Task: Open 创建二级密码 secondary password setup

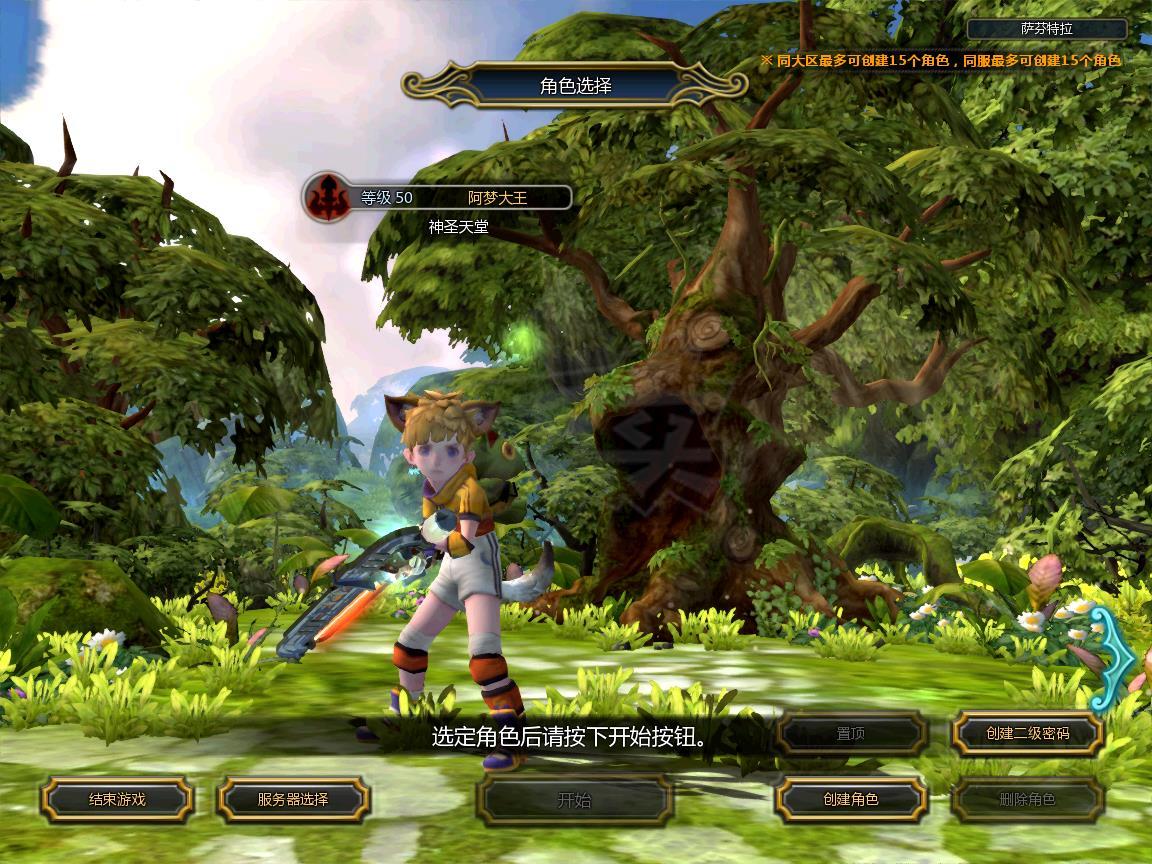Action: 1027,733
